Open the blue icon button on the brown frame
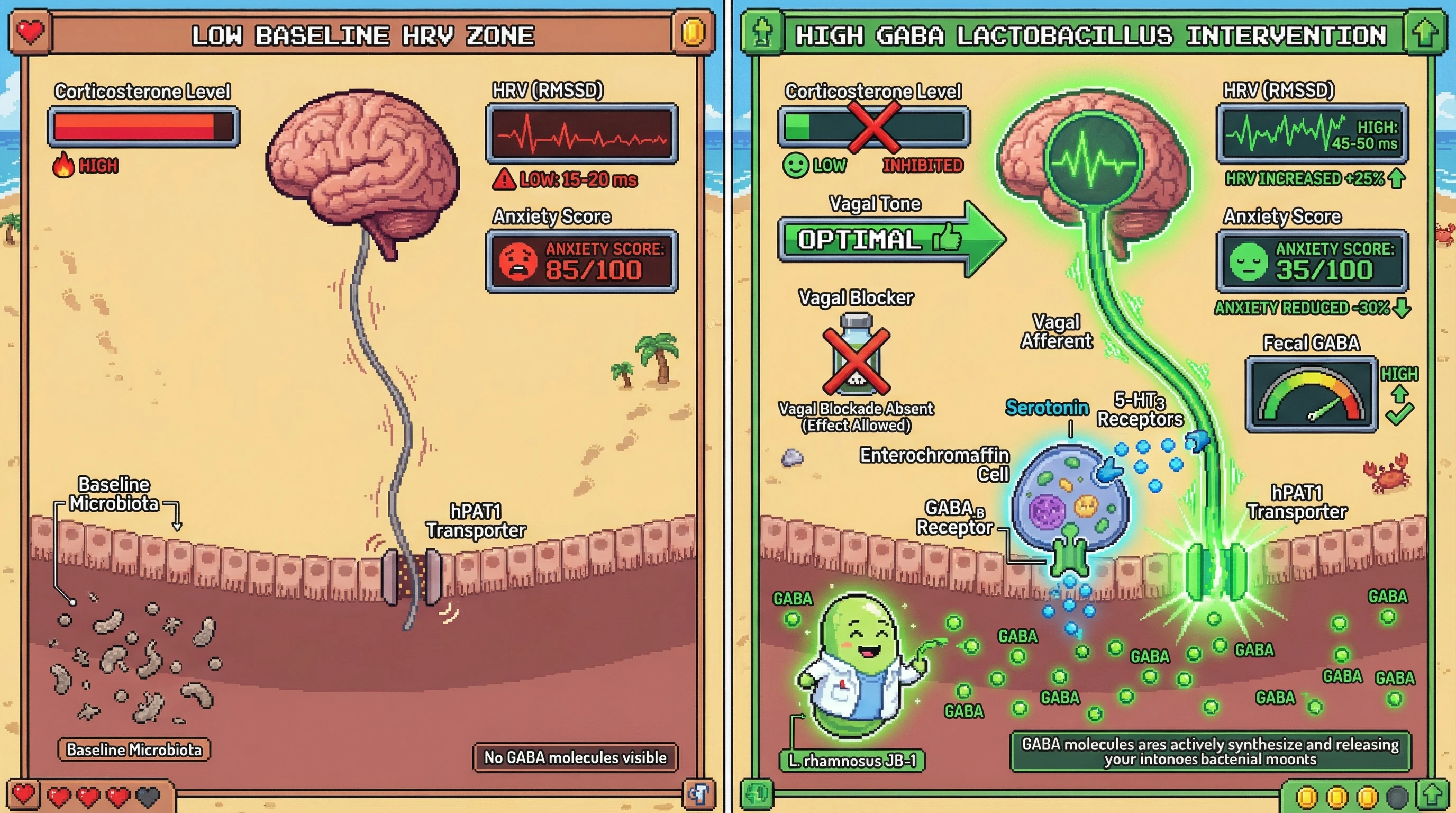This screenshot has height=813, width=1456. click(x=698, y=794)
